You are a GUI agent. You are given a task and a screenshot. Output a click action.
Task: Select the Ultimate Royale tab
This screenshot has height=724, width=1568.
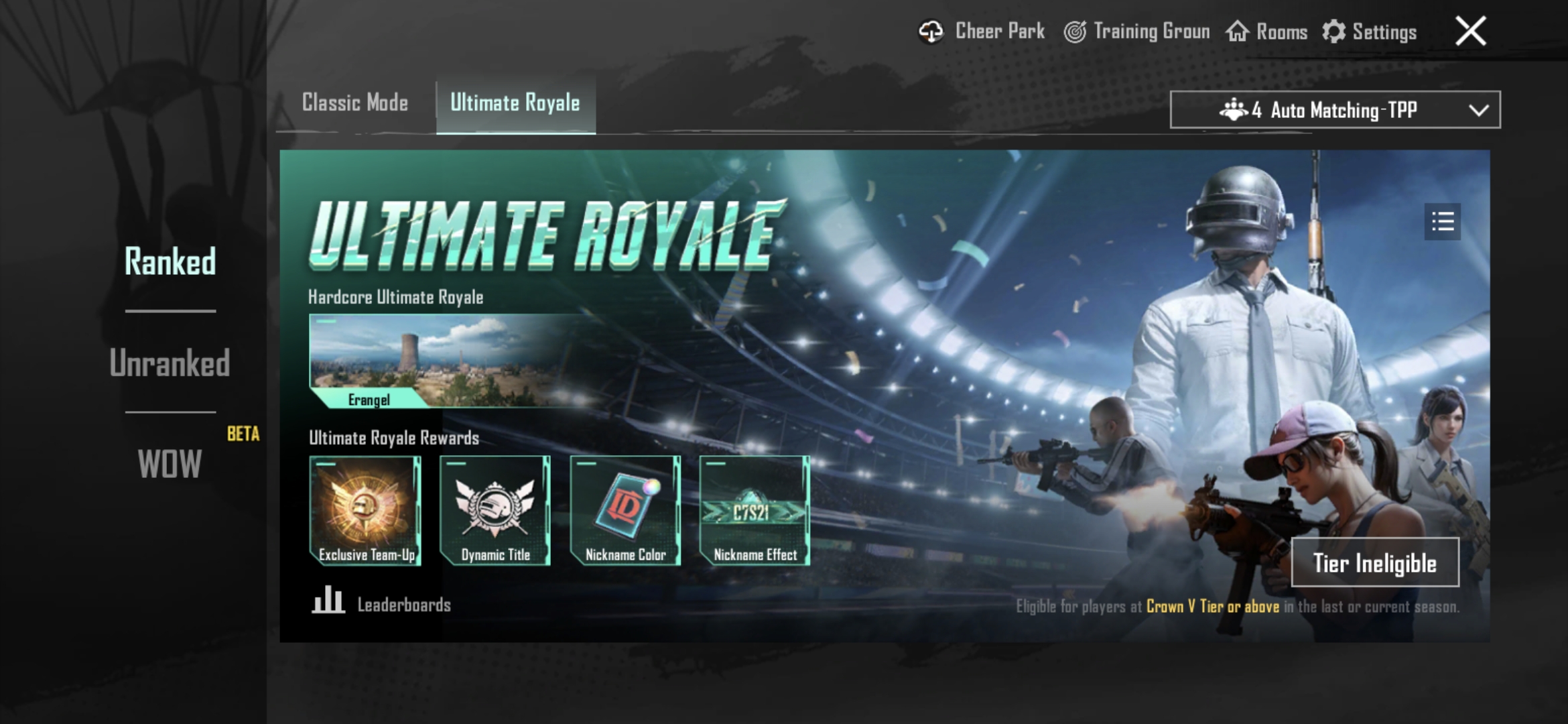pyautogui.click(x=516, y=103)
